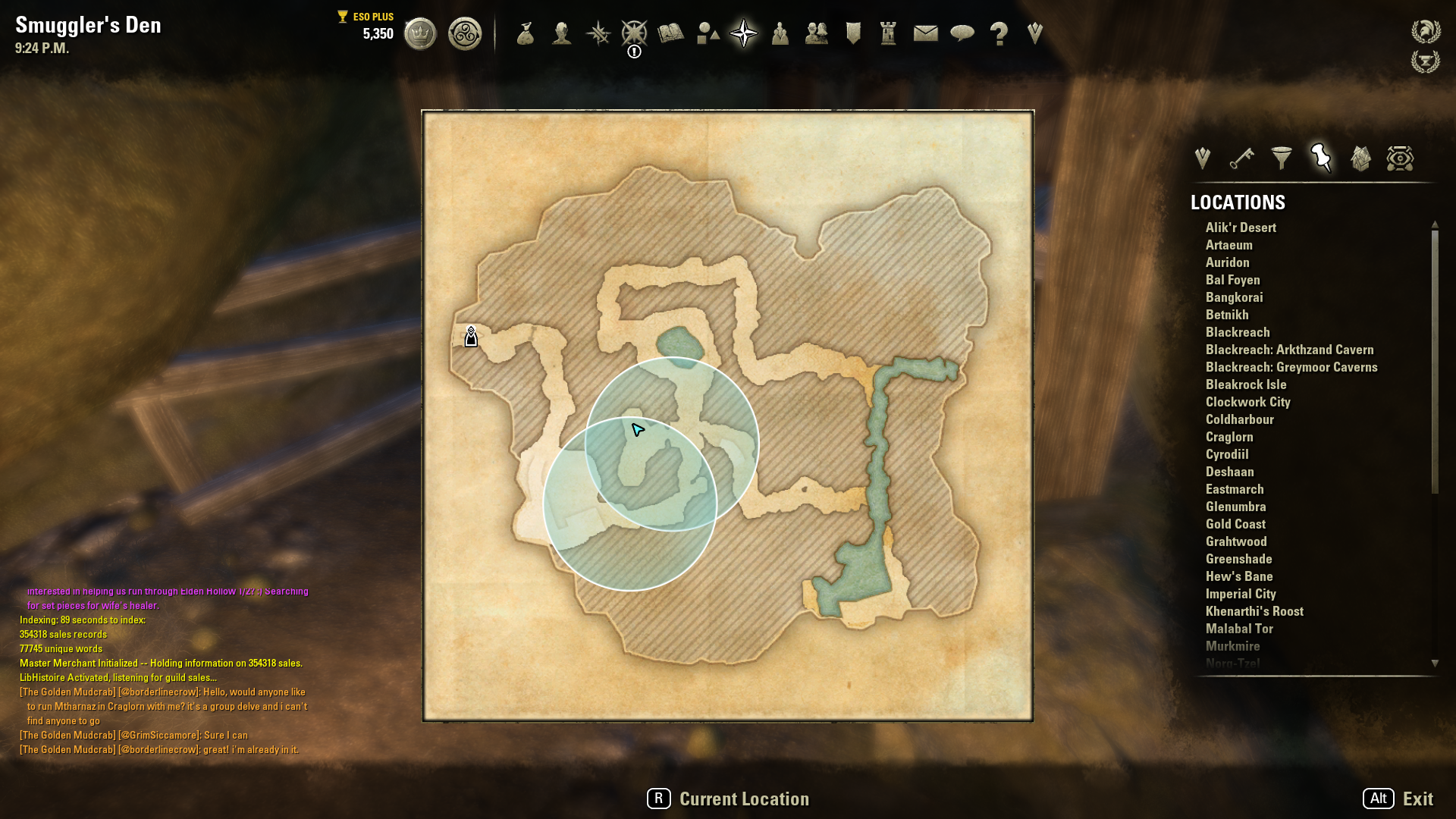
Task: Select Craglorn in the Locations list
Action: pos(1229,437)
